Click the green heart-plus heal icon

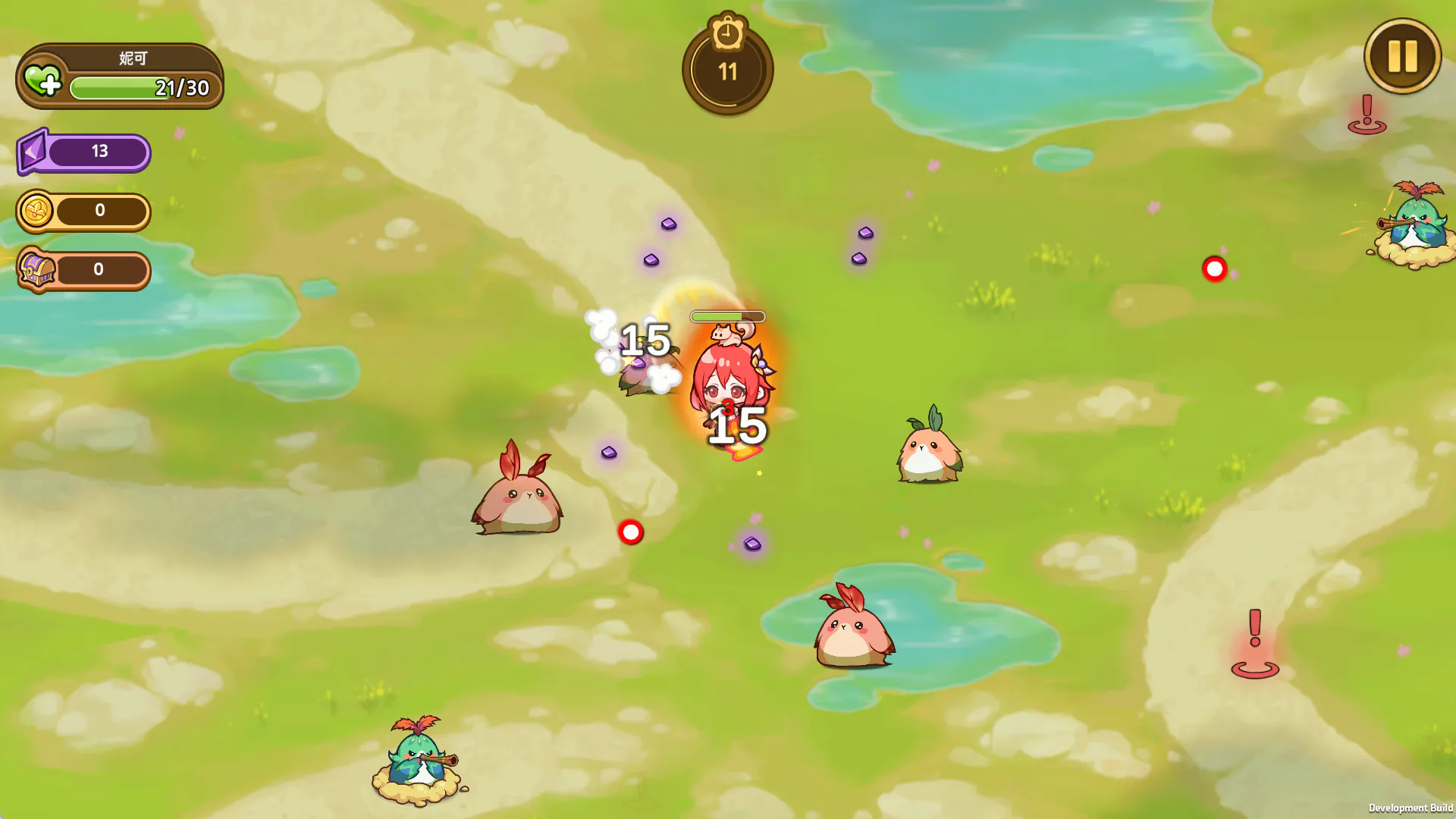42,80
